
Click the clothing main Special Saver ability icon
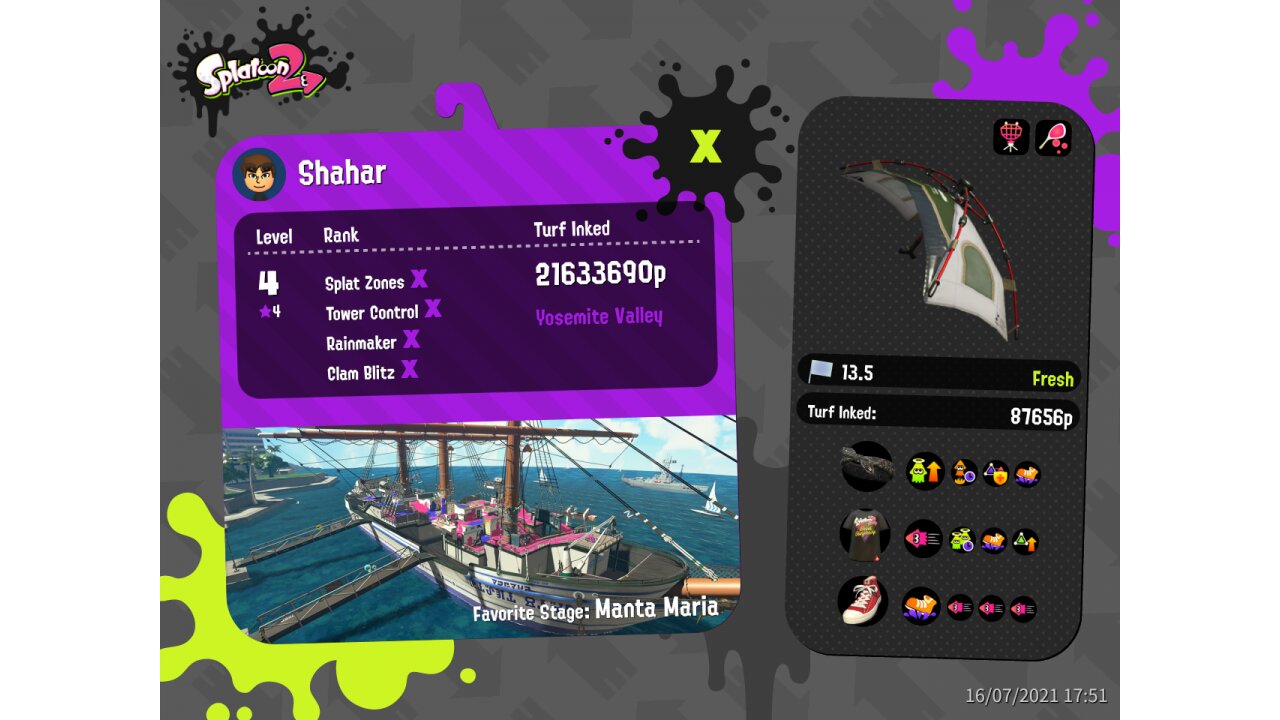(x=922, y=539)
